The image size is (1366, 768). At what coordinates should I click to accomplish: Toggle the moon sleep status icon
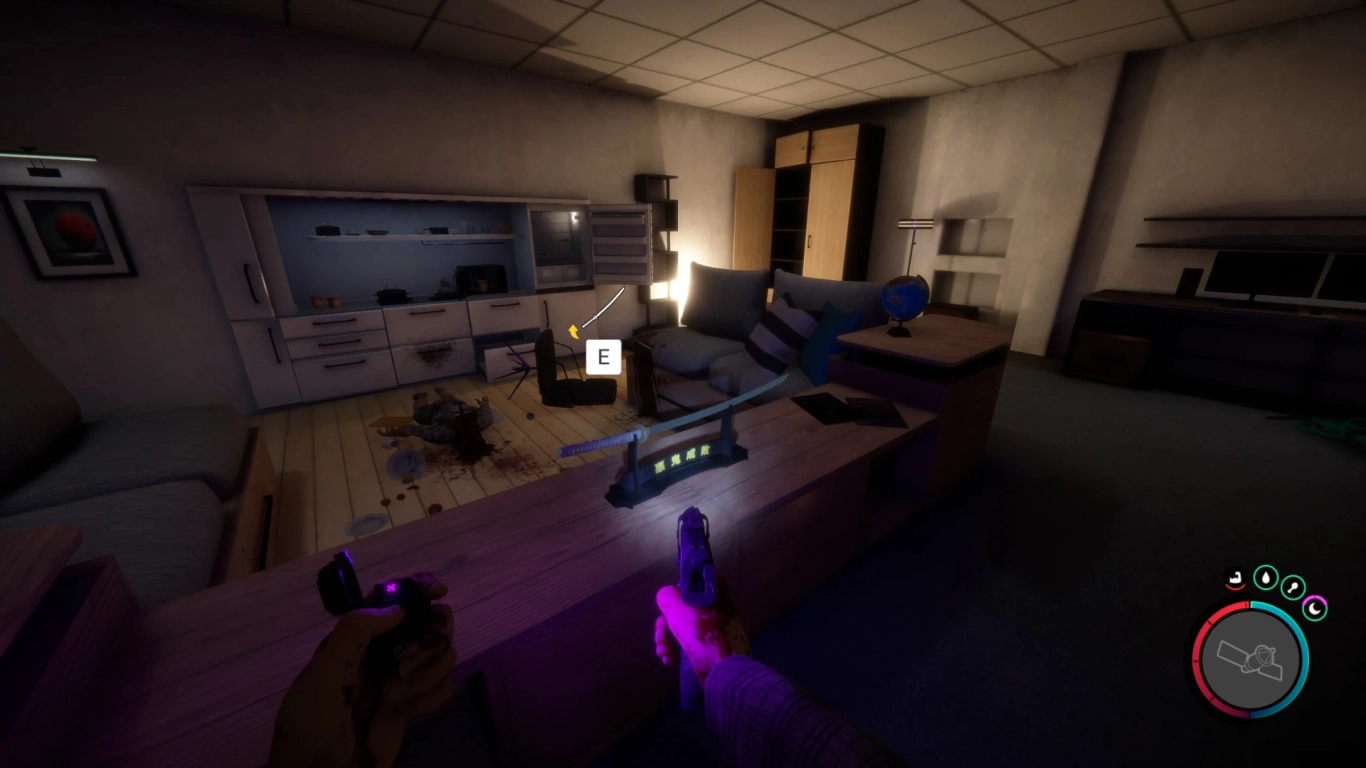1313,608
